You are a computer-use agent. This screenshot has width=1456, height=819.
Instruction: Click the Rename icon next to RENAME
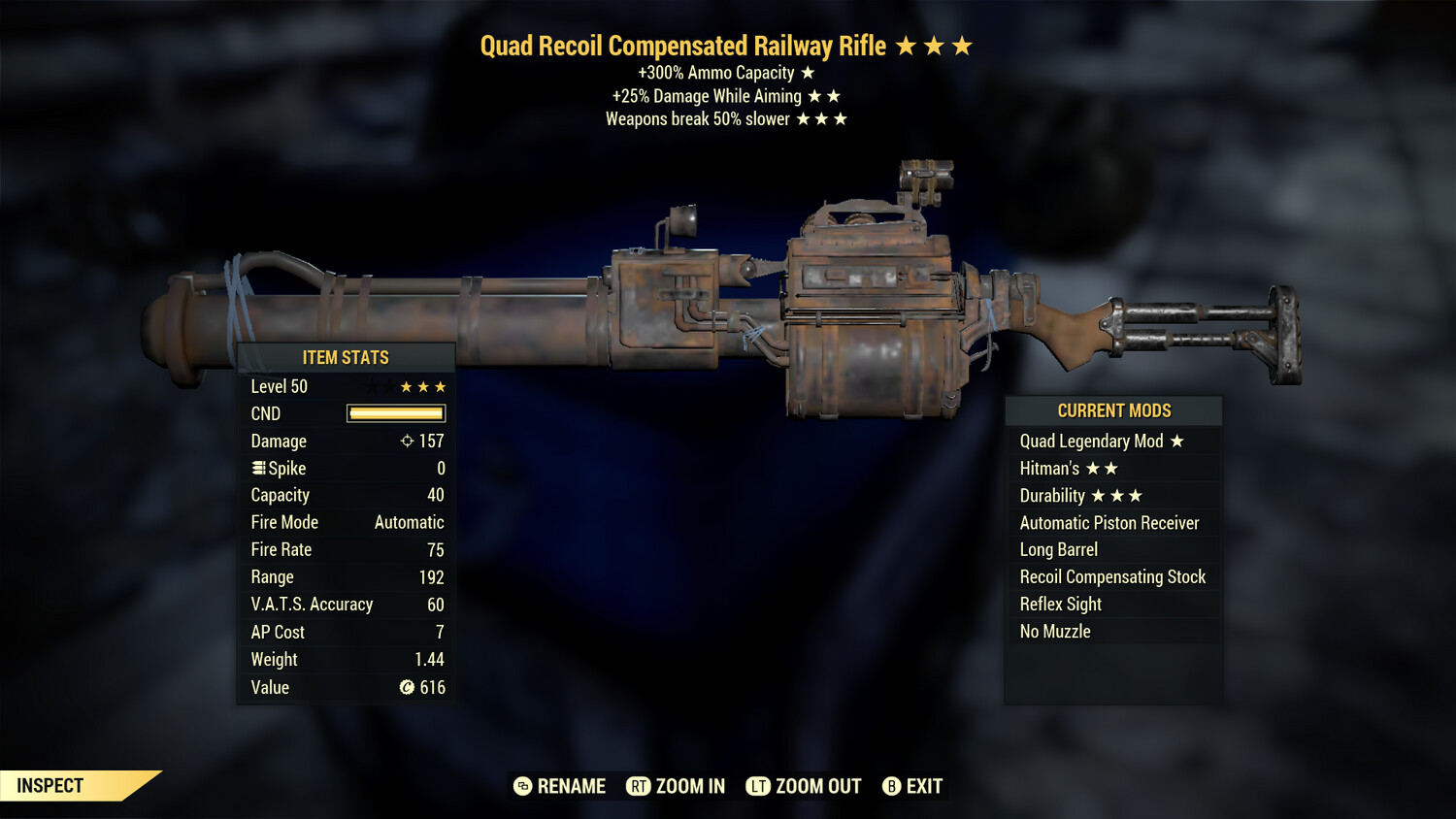522,786
